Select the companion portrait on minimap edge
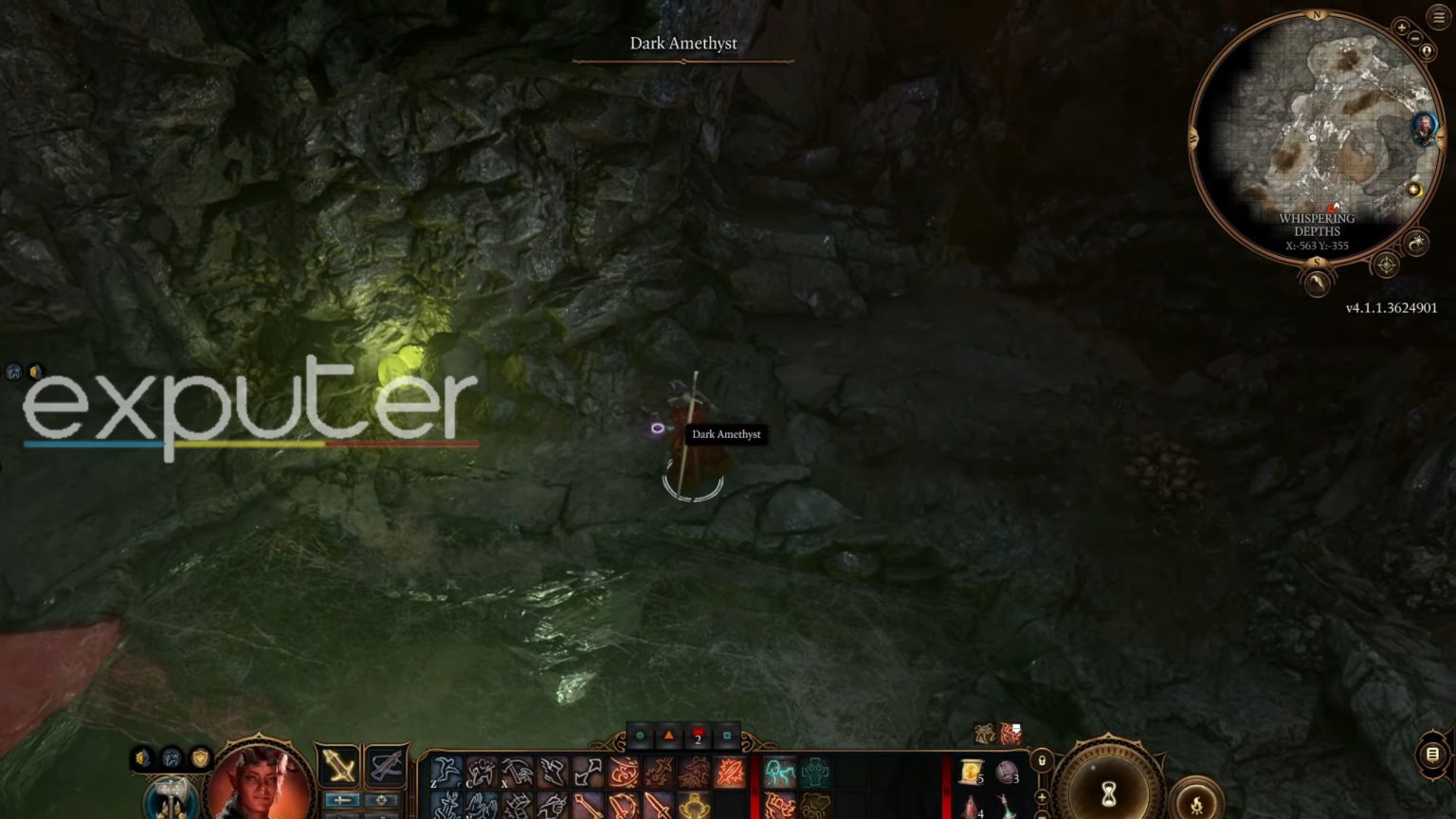This screenshot has height=819, width=1456. 1423,128
